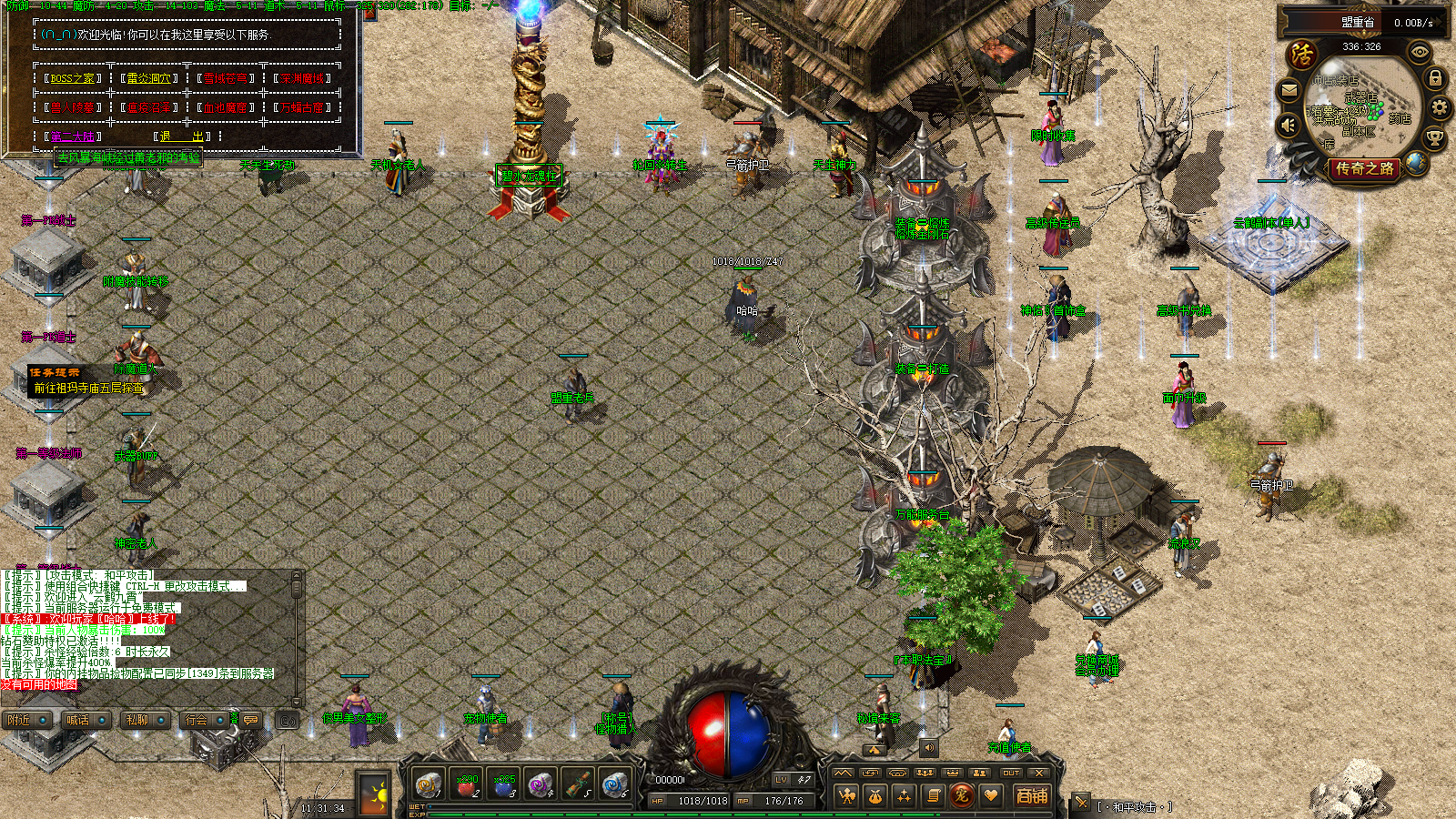
Task: Open the 宠 pet button
Action: pyautogui.click(x=961, y=795)
